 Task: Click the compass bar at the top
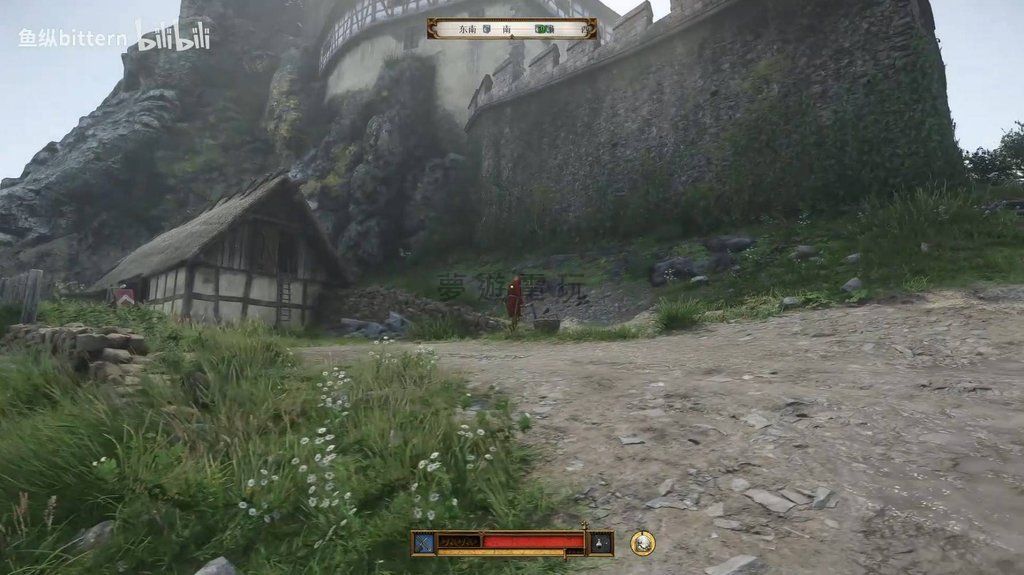(512, 29)
